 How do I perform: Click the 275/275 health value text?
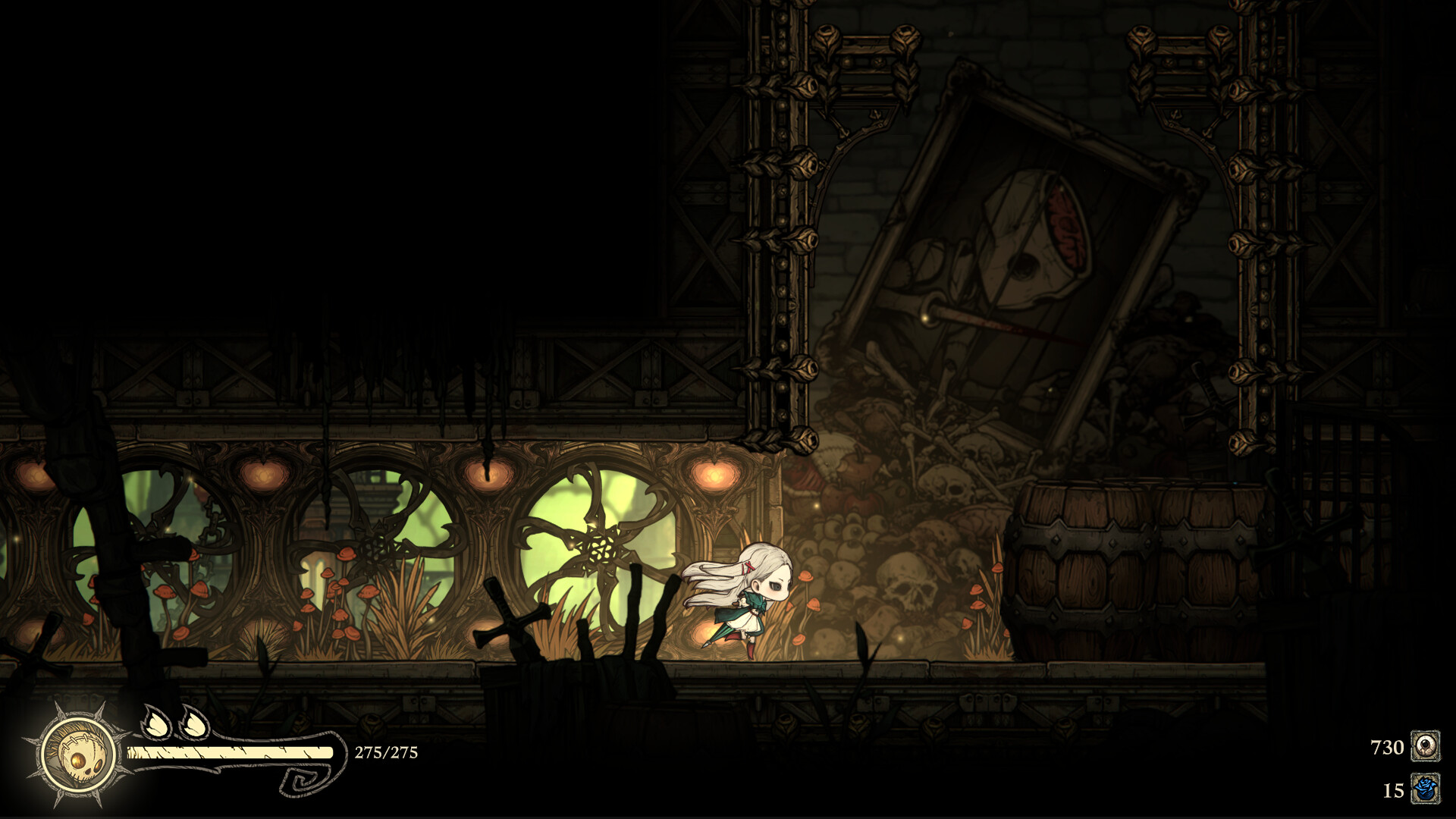[x=385, y=754]
